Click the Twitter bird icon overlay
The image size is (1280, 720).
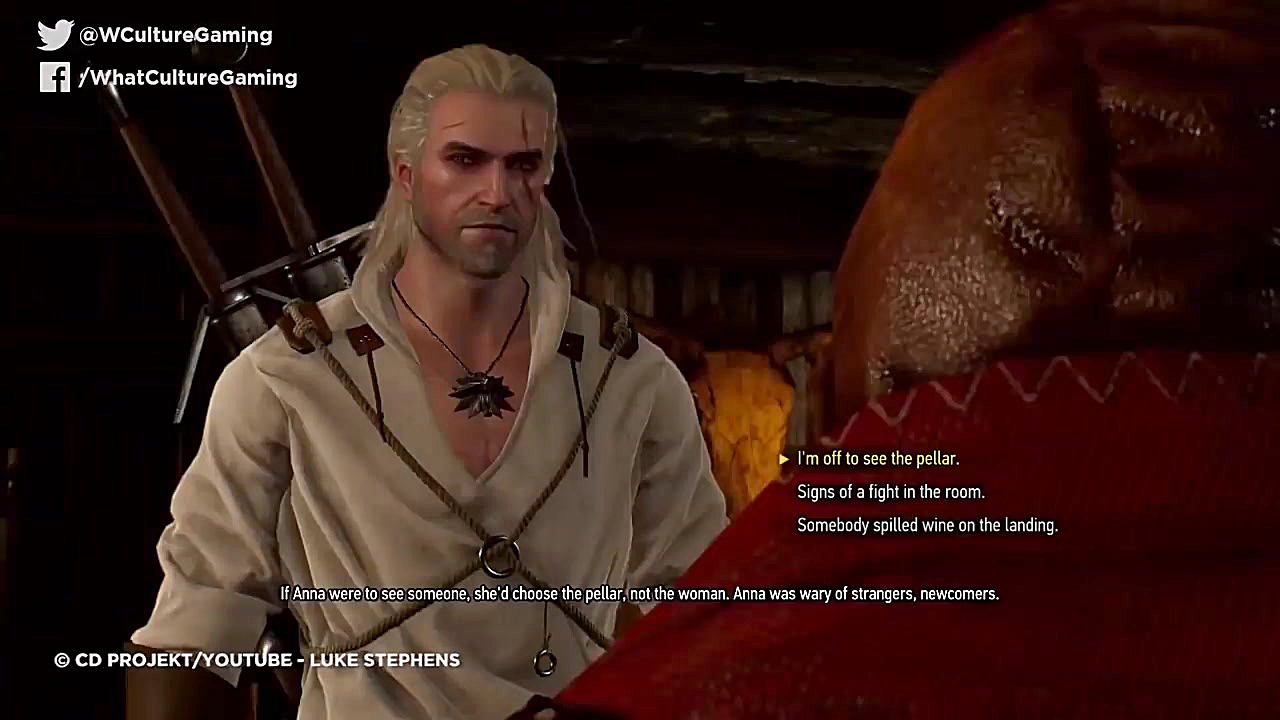pyautogui.click(x=53, y=33)
